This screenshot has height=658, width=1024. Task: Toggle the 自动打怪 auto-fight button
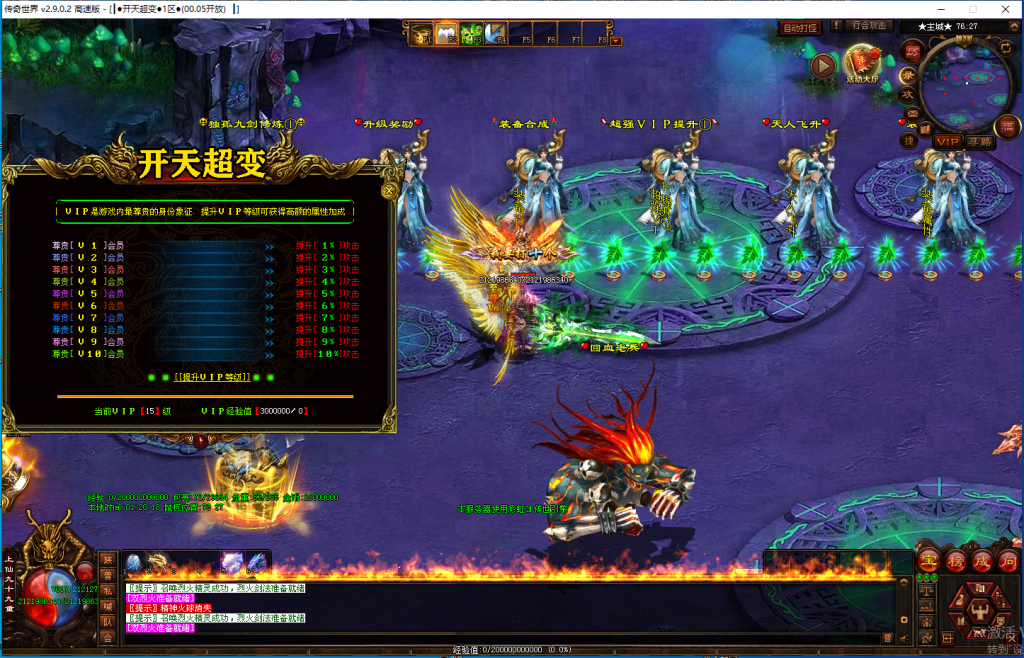800,28
